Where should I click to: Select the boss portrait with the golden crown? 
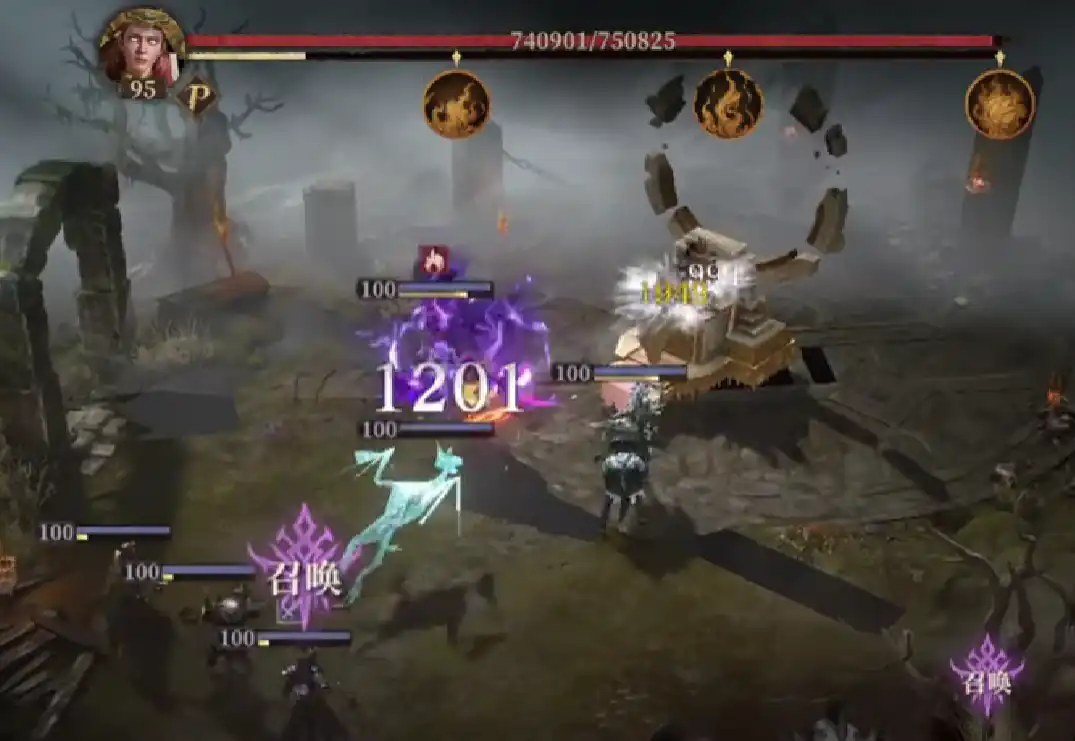(x=141, y=47)
